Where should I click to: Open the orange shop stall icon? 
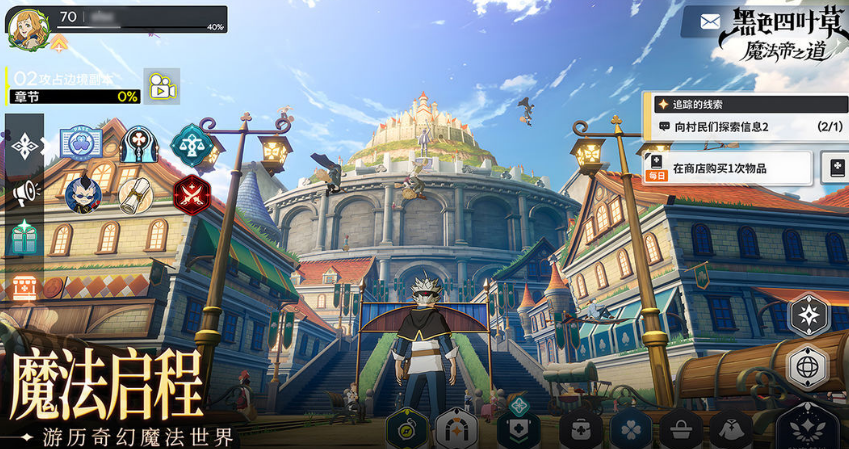coord(24,286)
